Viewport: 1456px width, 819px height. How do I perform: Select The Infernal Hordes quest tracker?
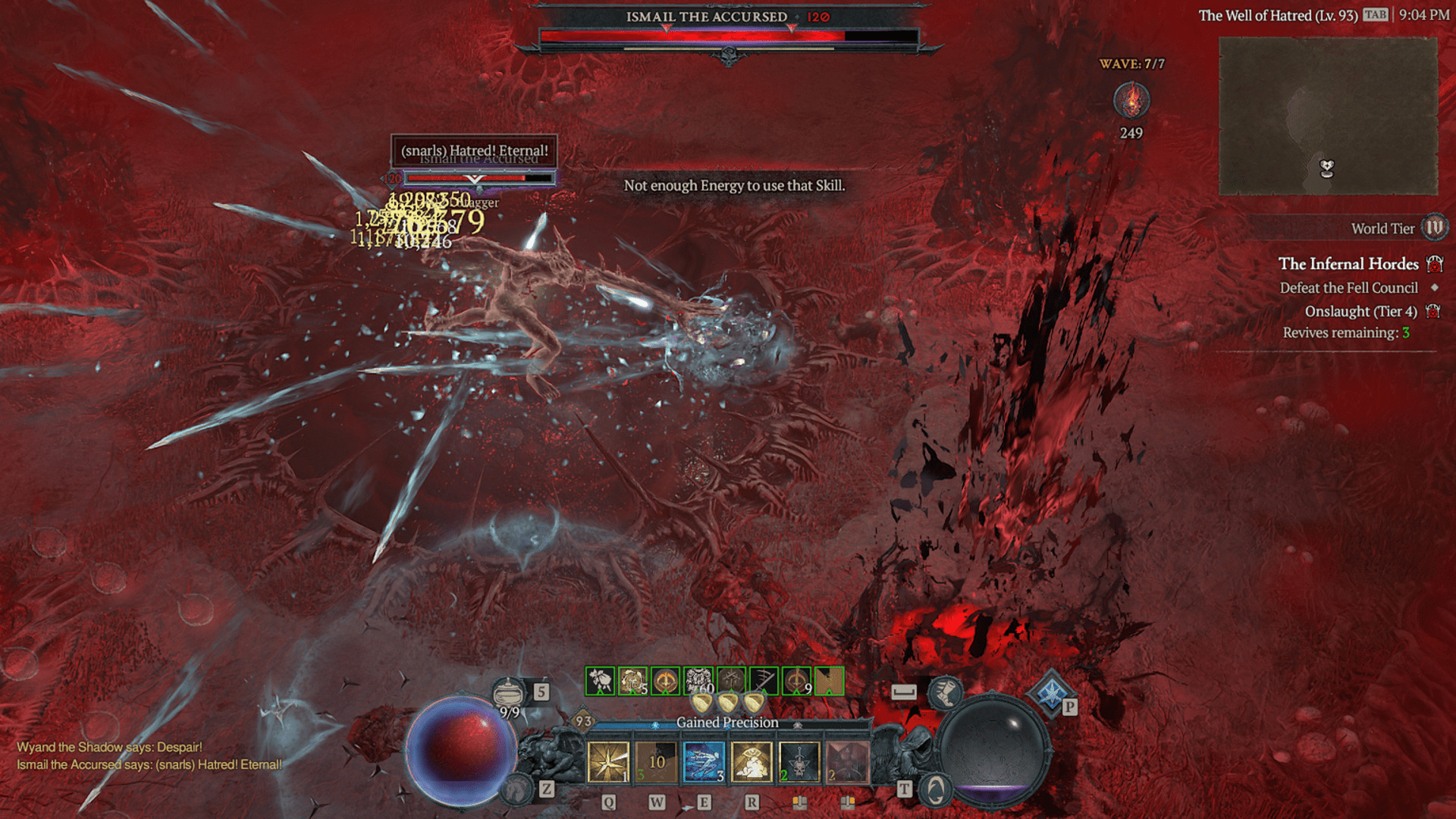(x=1348, y=264)
